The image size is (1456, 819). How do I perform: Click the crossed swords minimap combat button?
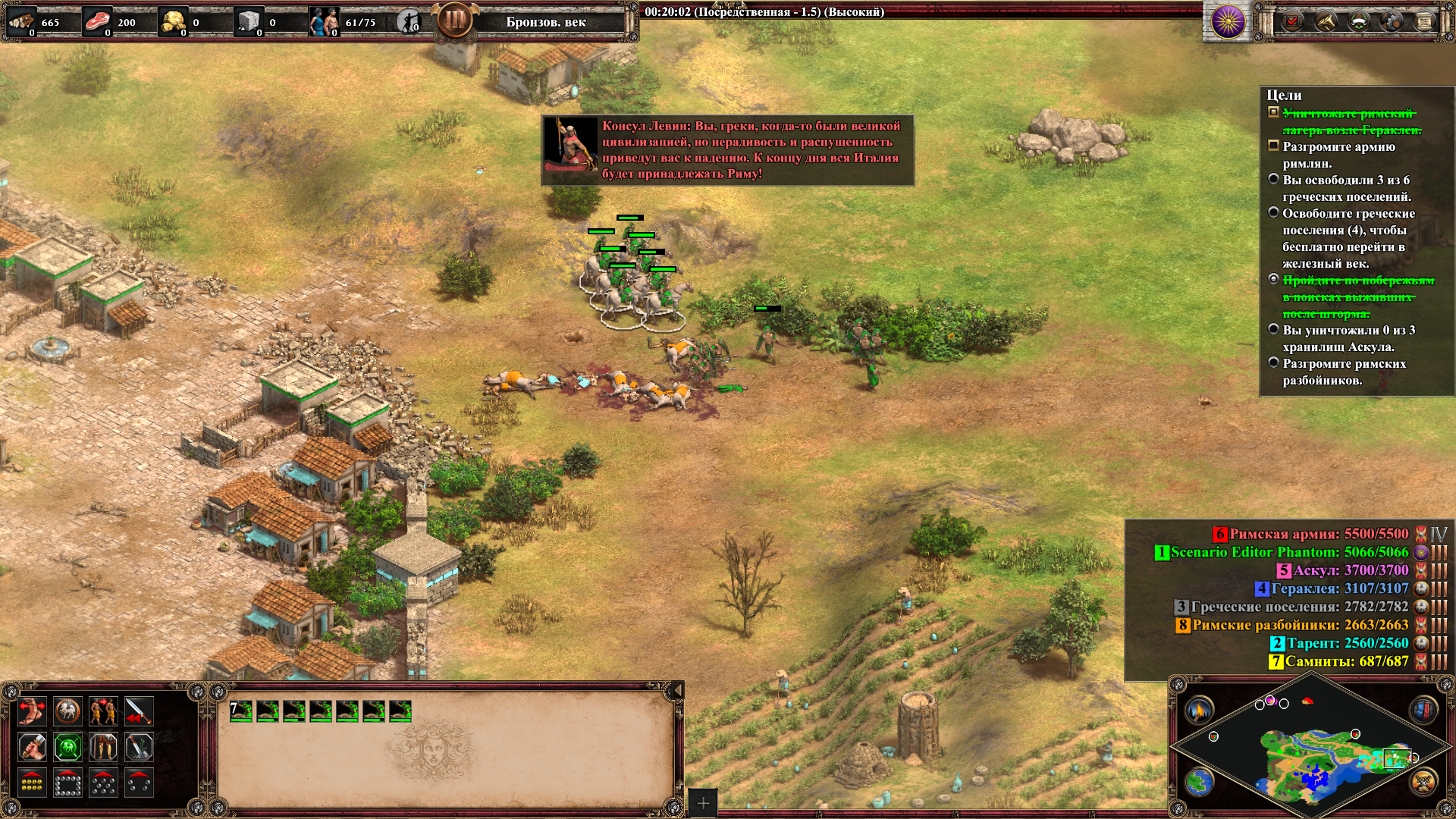tap(1423, 781)
